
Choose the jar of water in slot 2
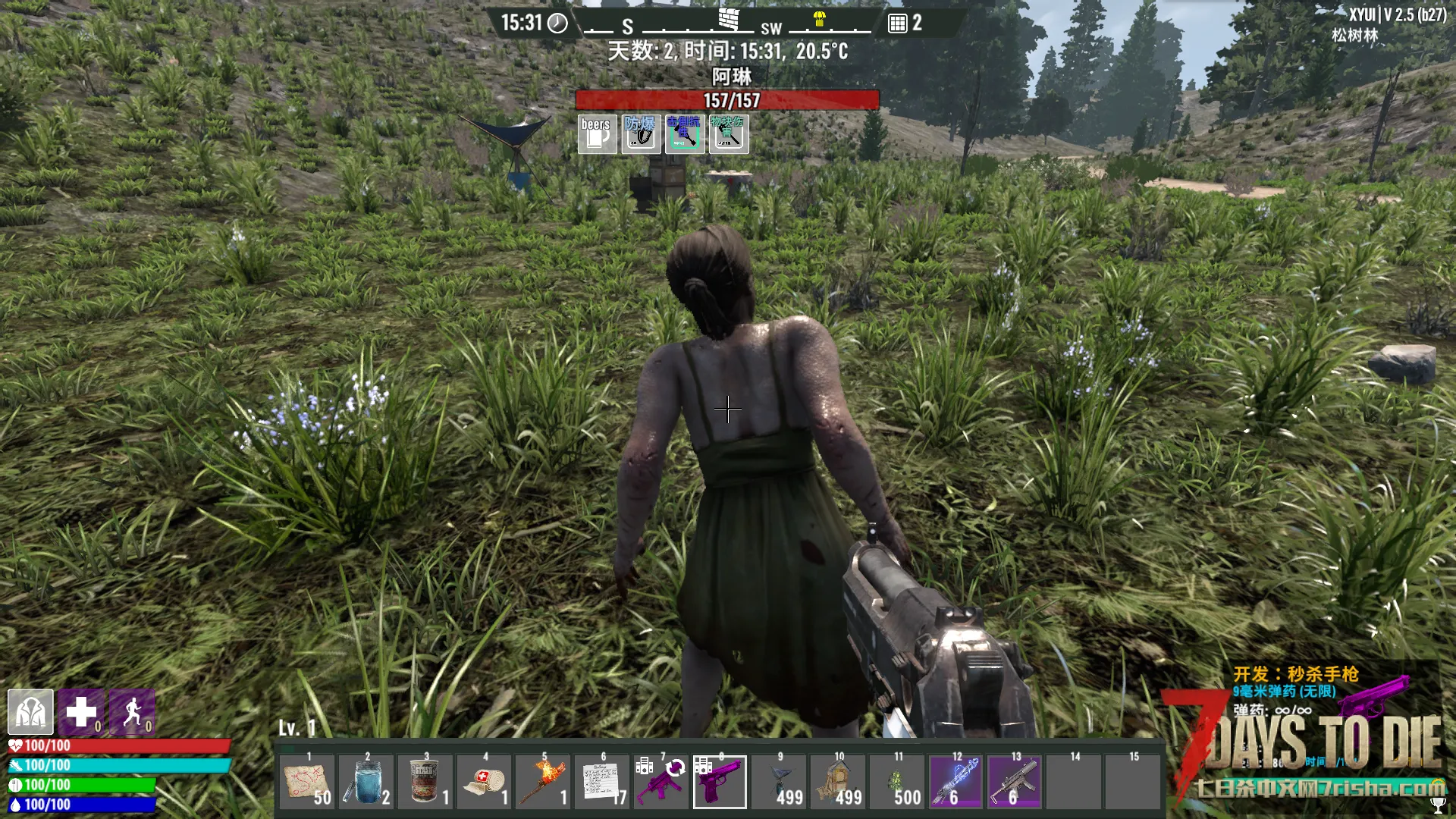point(366,782)
